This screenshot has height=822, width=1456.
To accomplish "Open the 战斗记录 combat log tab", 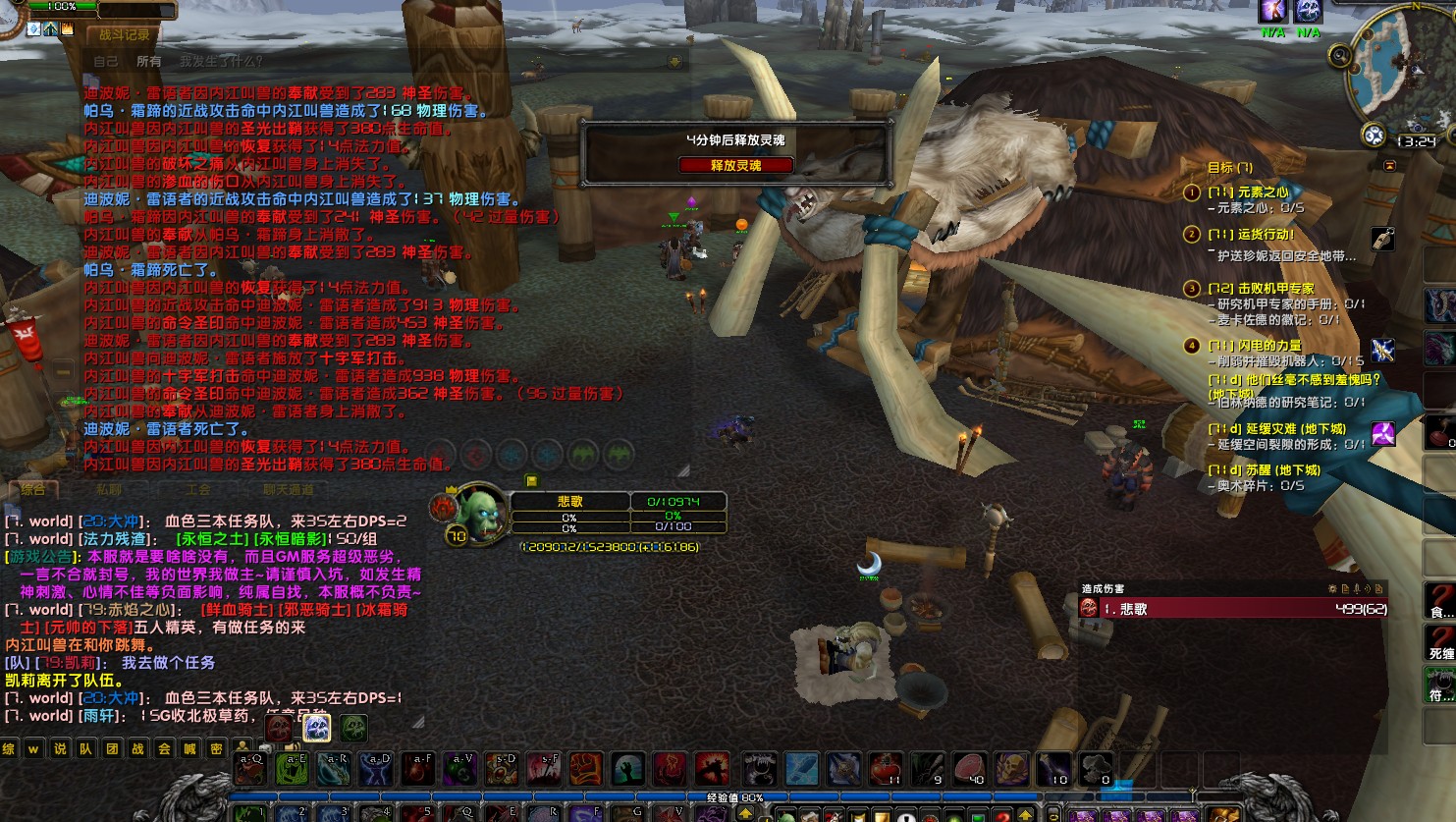I will 125,35.
